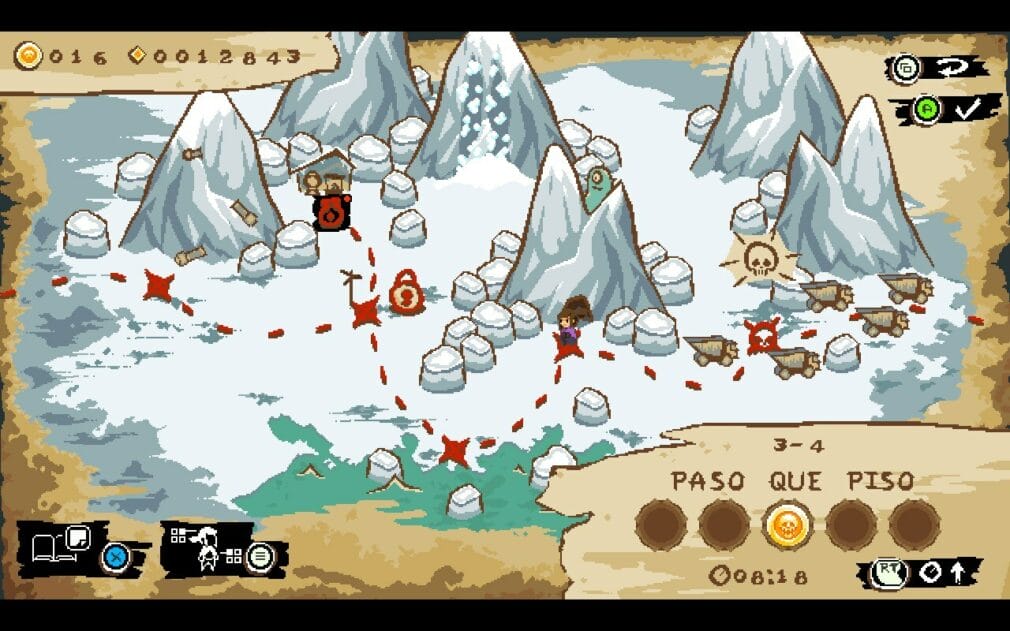Select the level node on the green grass patch
1010x631 pixels.
click(x=455, y=450)
